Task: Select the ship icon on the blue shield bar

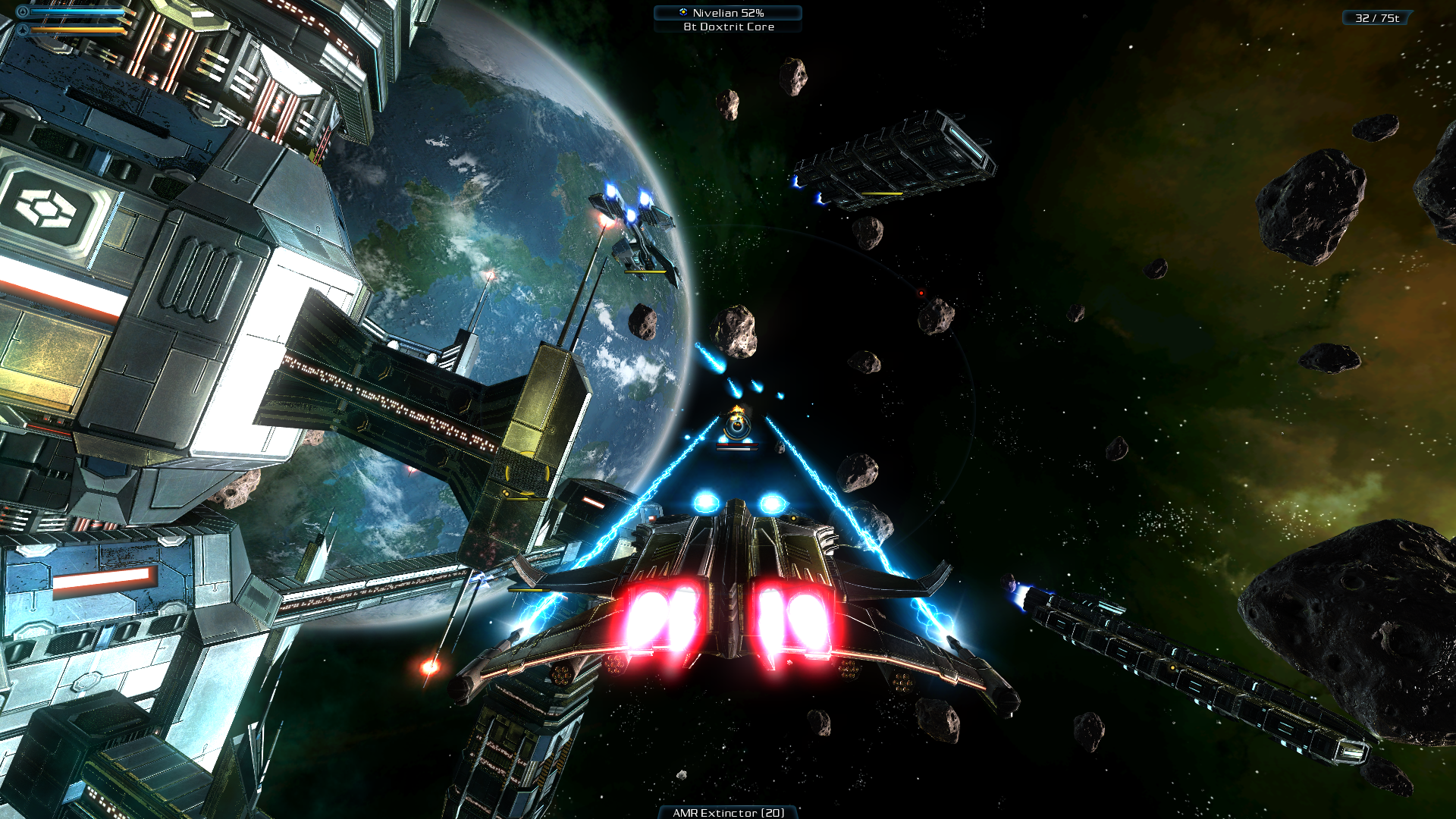Action: [23, 11]
